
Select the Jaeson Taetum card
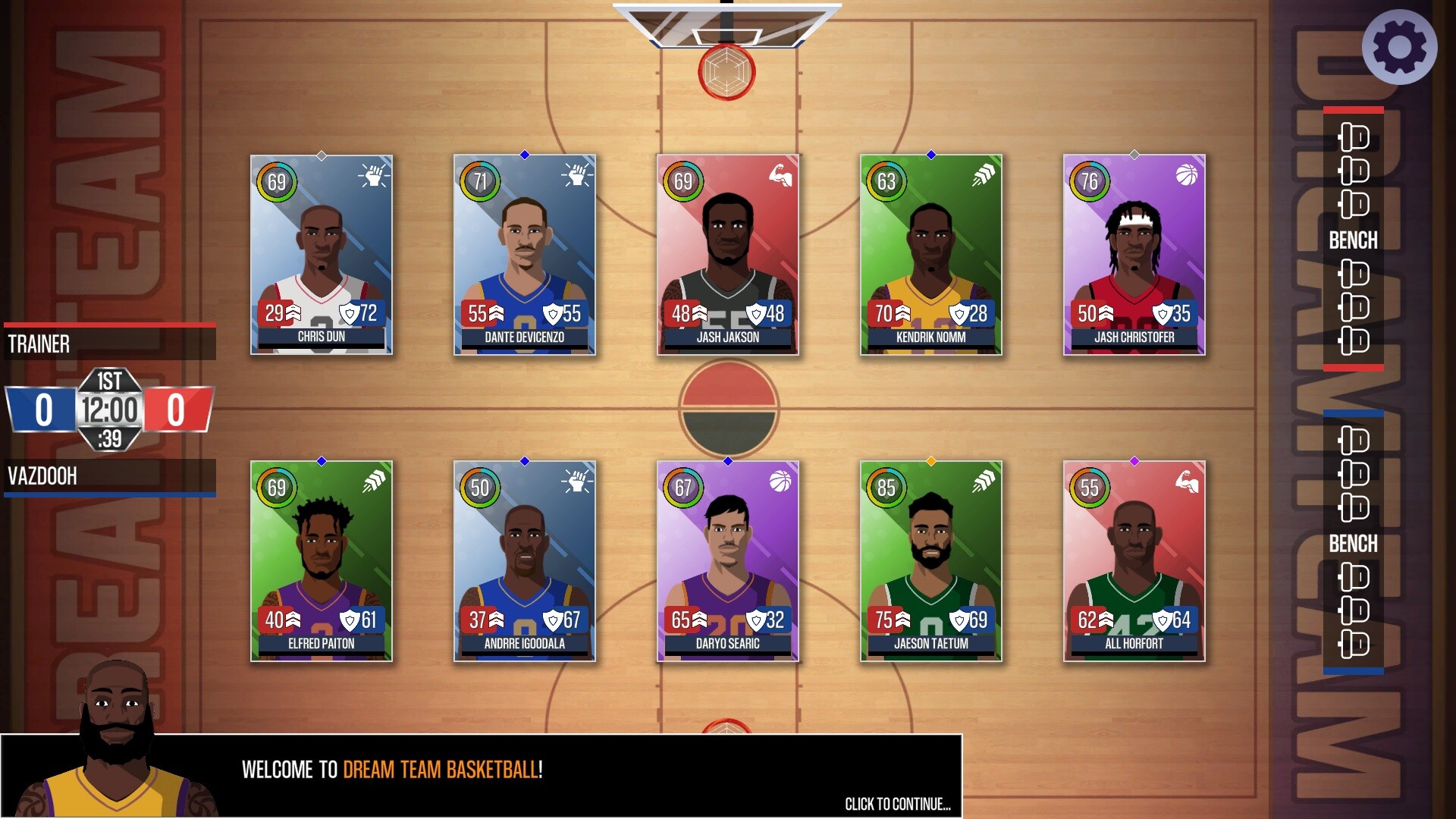pos(931,561)
